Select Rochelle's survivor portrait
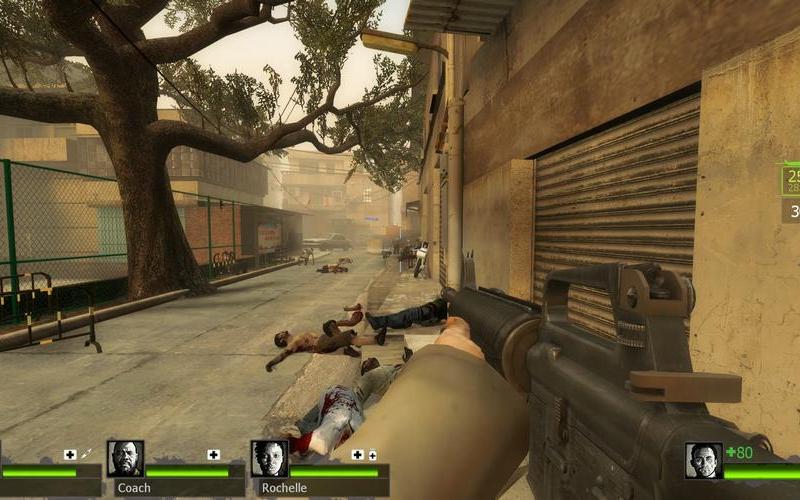800x500 pixels. 269,458
